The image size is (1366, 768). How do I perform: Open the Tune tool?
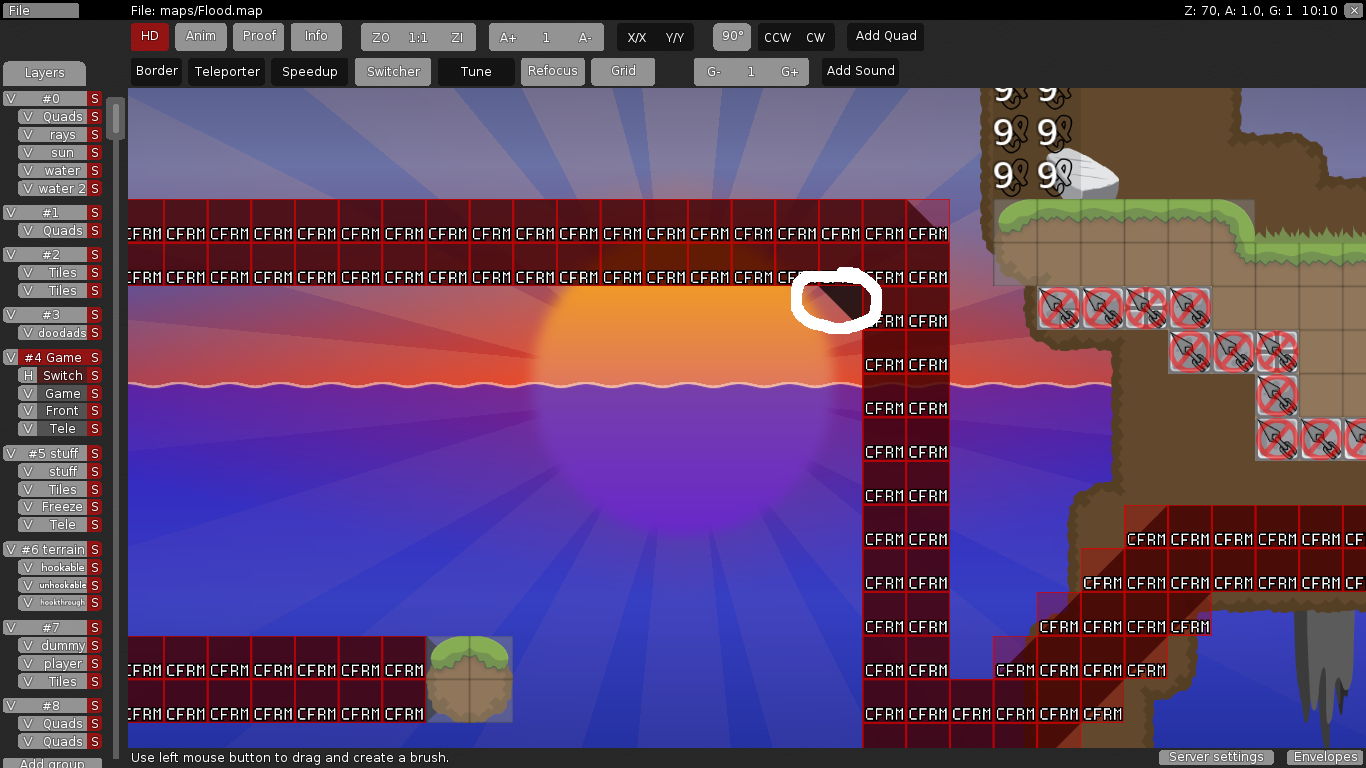[476, 72]
